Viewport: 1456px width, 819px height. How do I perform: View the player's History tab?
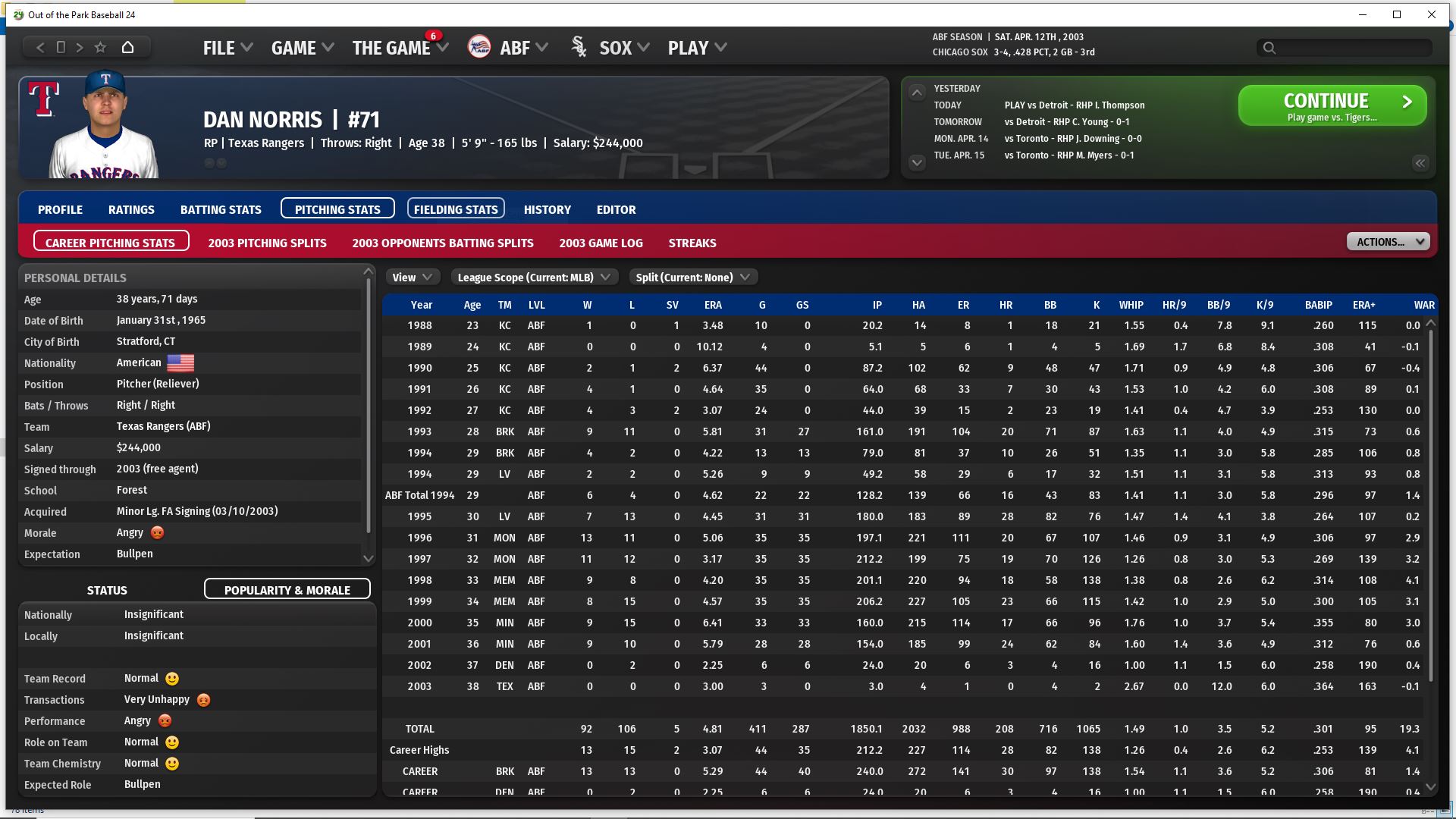(x=547, y=209)
